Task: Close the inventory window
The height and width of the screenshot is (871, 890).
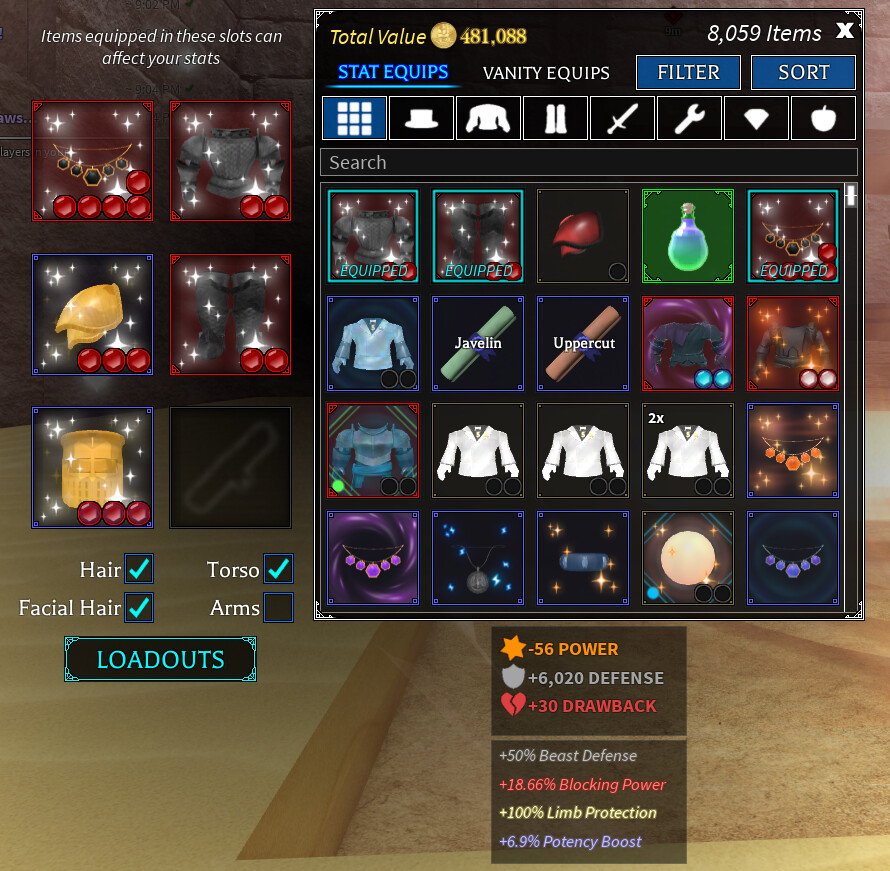Action: coord(845,31)
